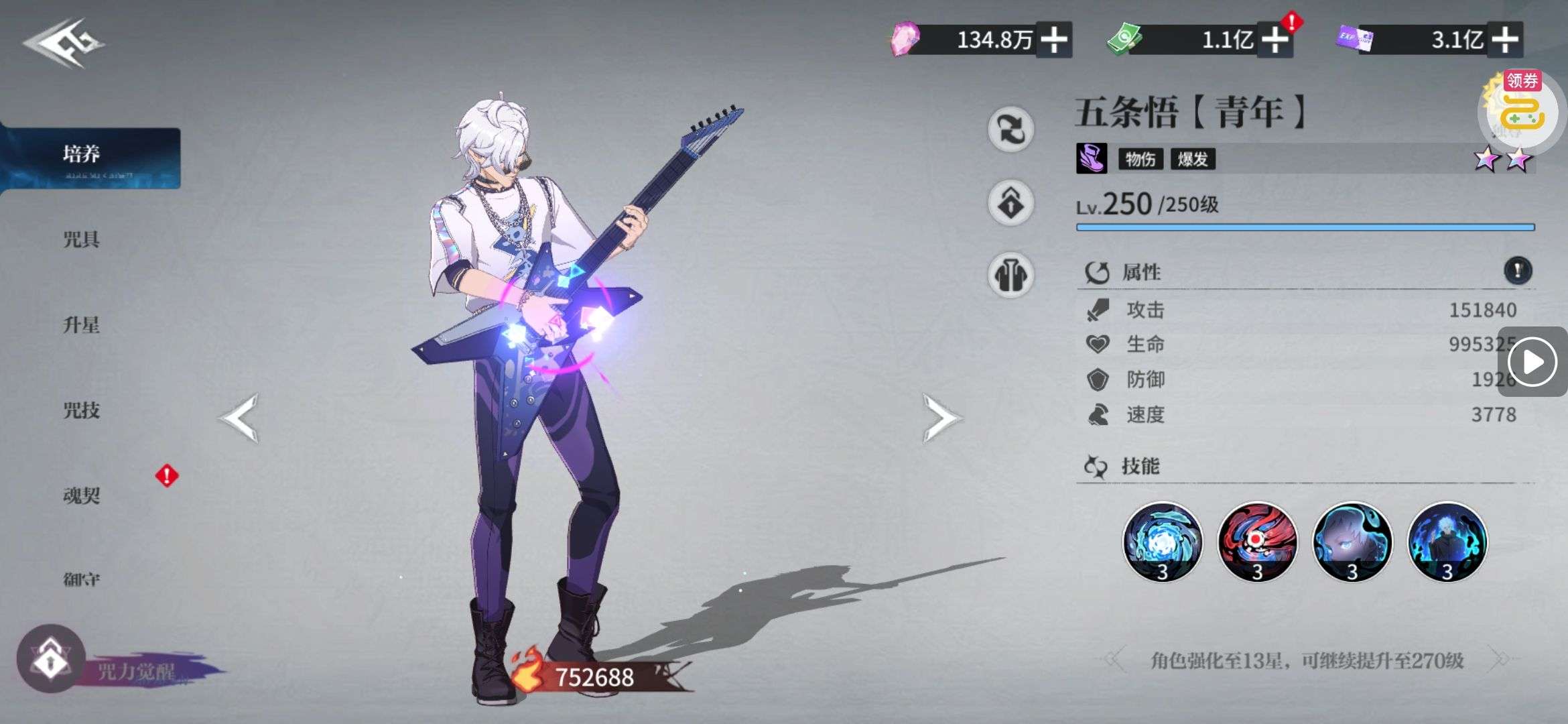Add more EXP tickets with plus button
1568x724 pixels.
1505,40
